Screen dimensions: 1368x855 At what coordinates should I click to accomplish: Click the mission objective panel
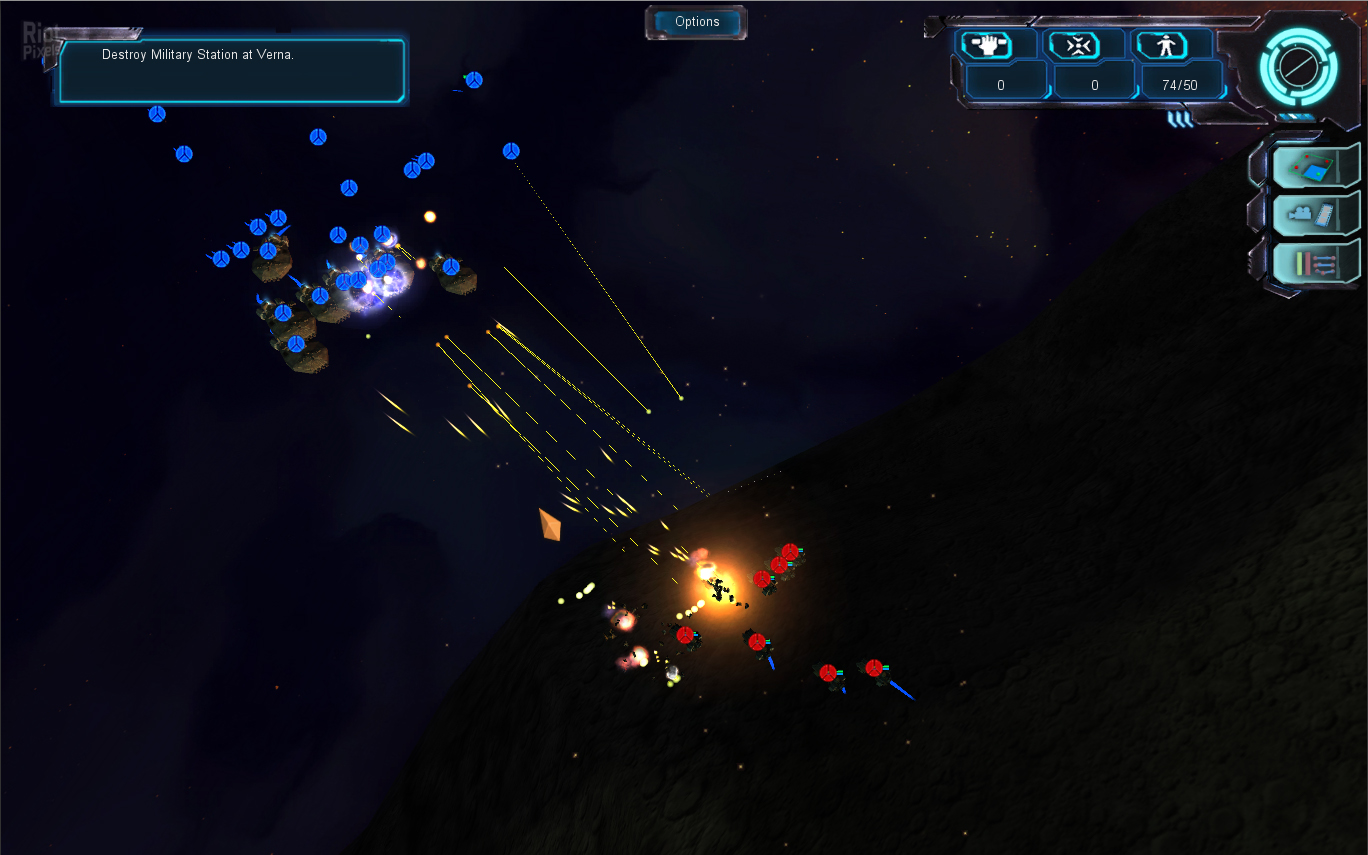pyautogui.click(x=231, y=70)
